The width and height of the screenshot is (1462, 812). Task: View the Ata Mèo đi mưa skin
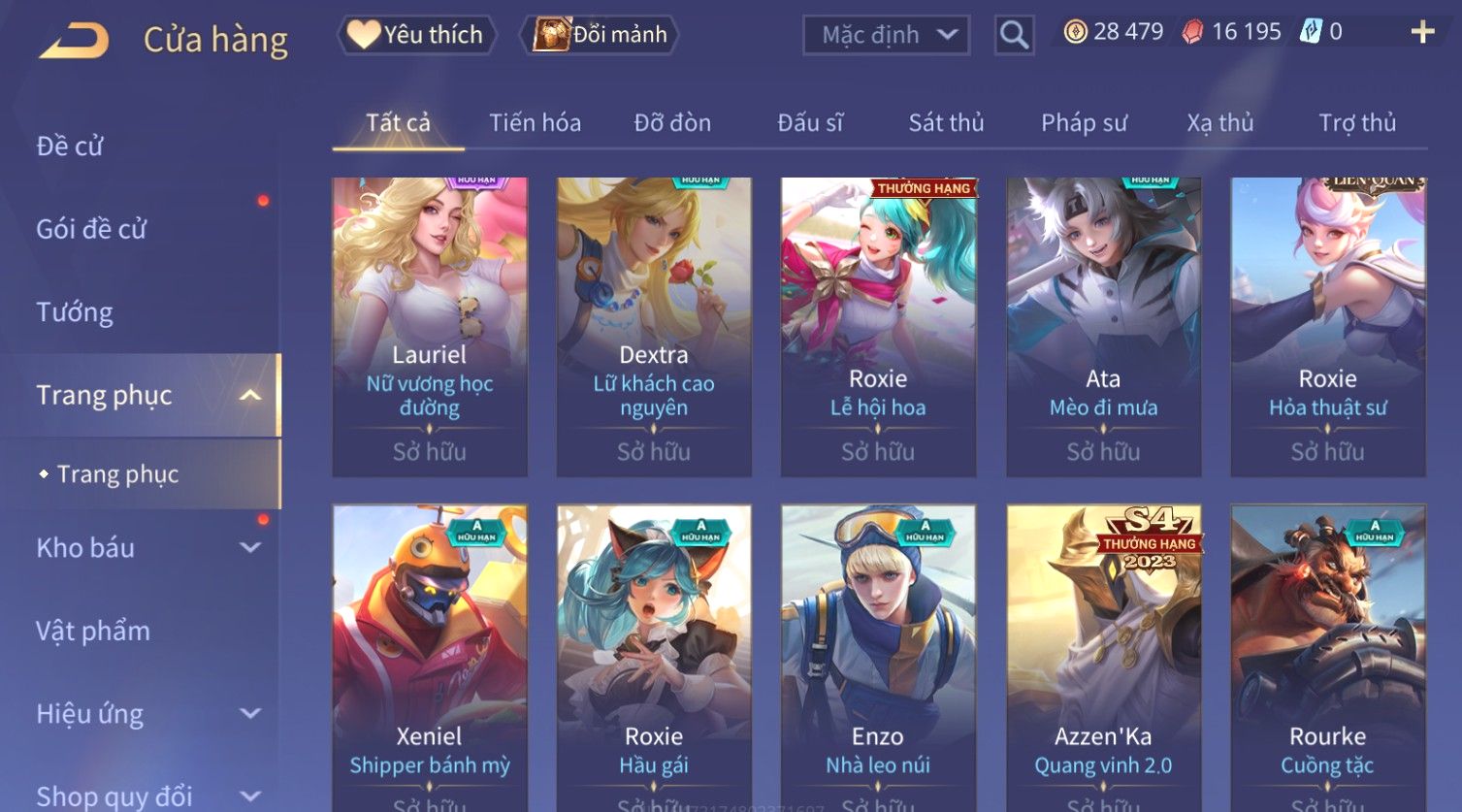point(1103,326)
